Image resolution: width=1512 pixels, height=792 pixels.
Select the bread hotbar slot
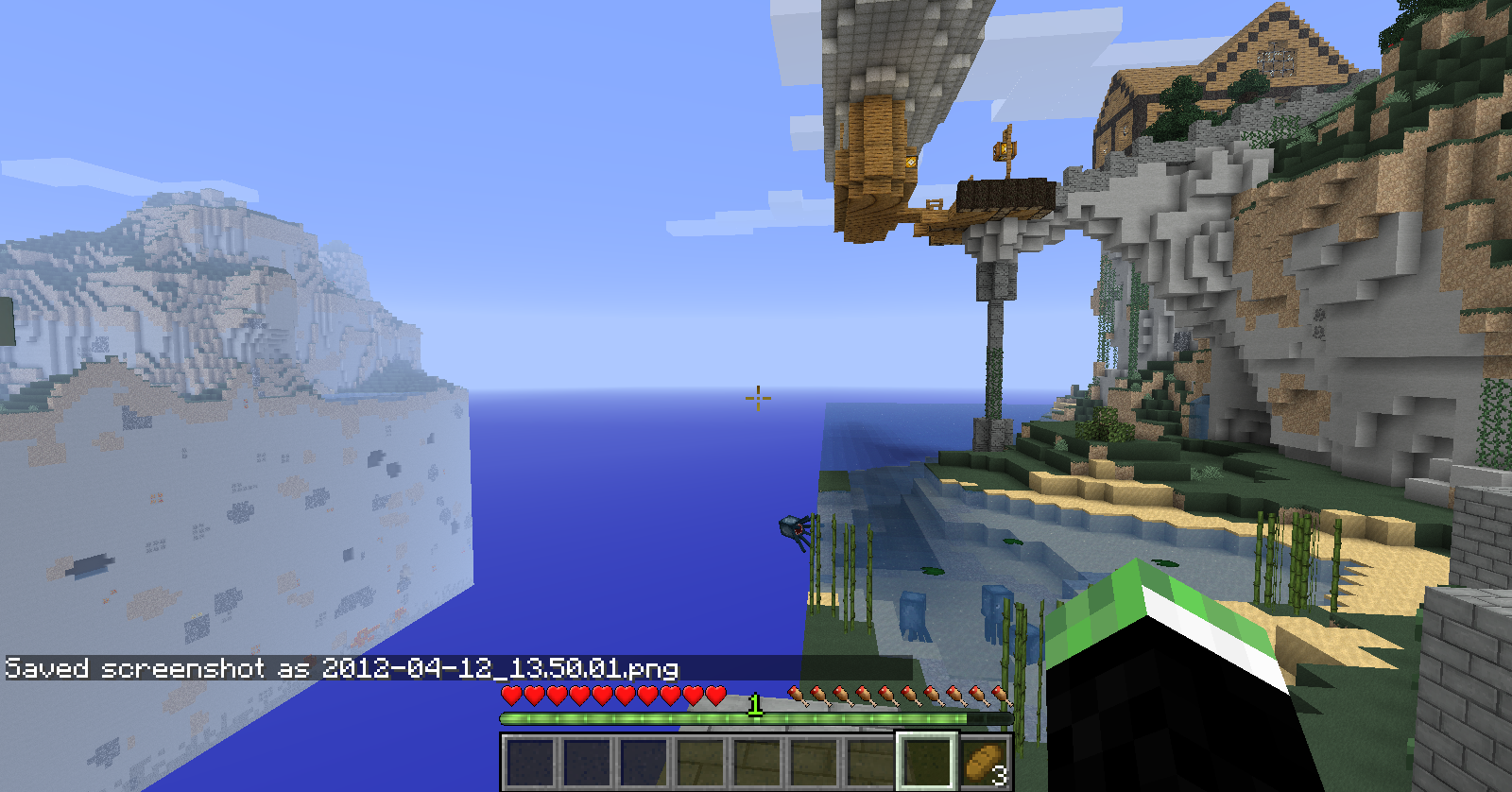pyautogui.click(x=984, y=762)
